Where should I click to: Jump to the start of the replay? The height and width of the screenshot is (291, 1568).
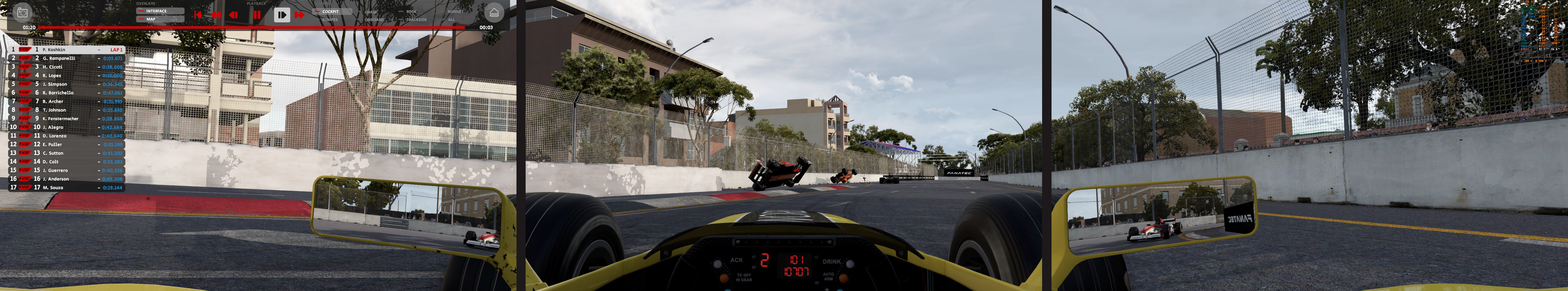(197, 15)
